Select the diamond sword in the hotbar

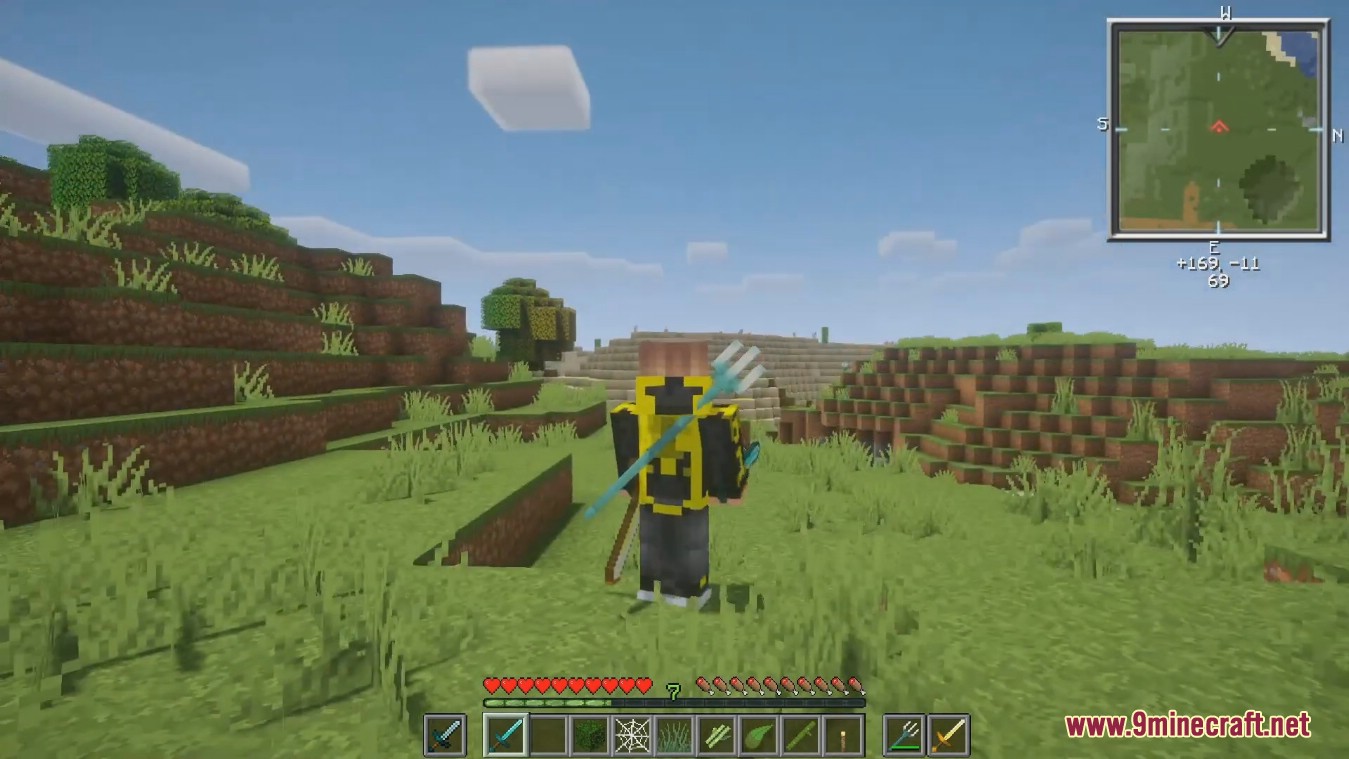tap(503, 735)
